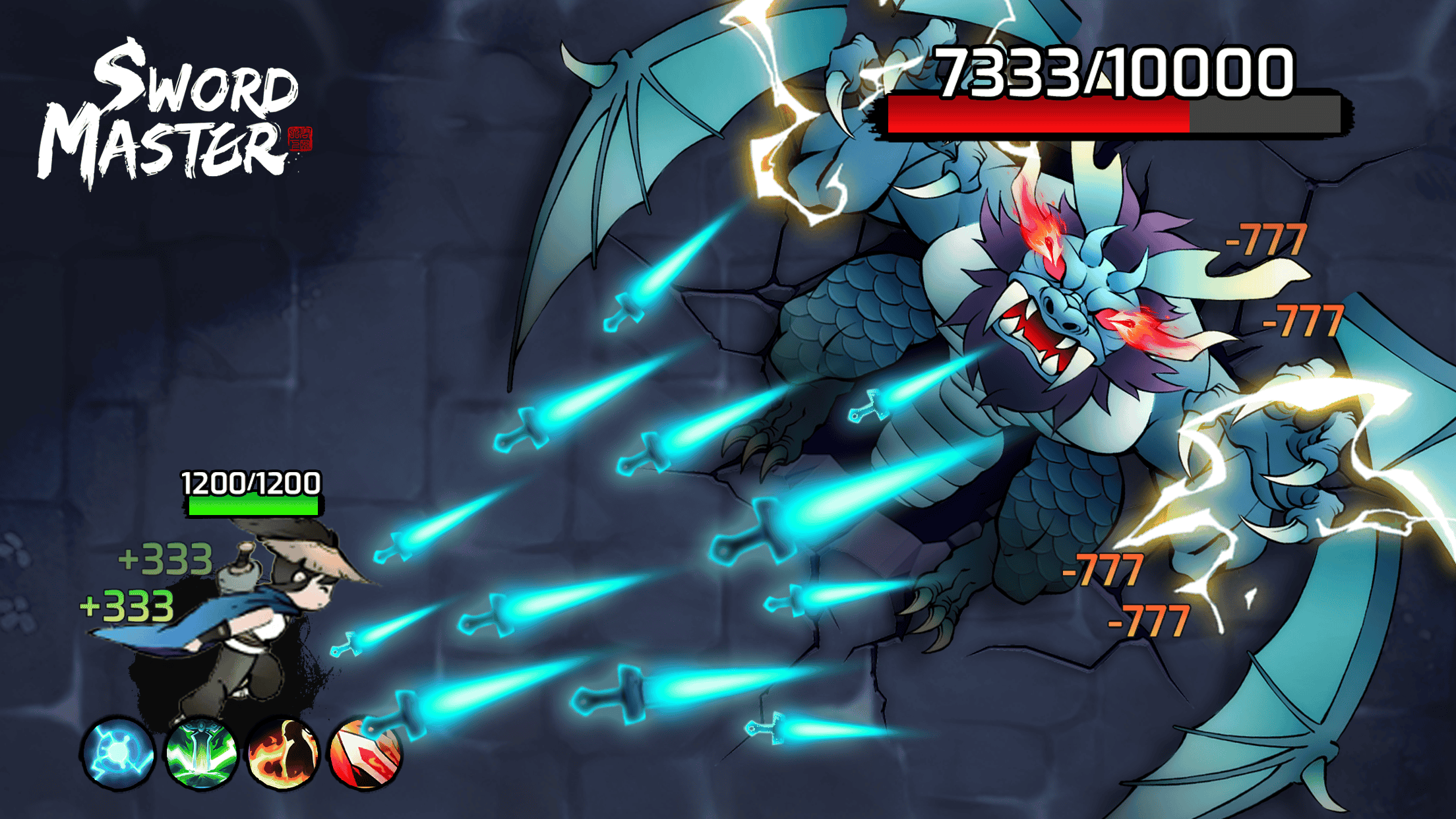Activate the blue lightning orb skill
1456x819 pixels.
[119, 753]
